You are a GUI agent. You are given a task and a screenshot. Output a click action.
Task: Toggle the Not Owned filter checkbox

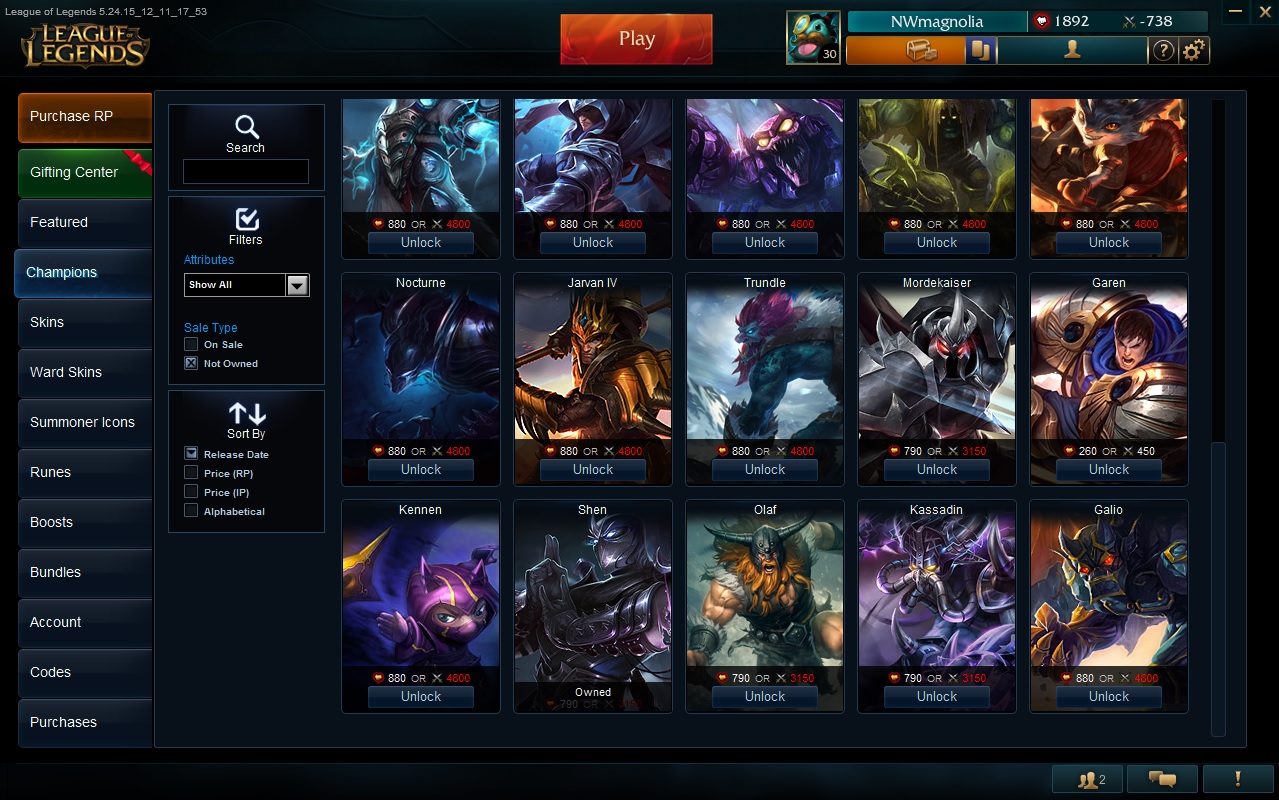(x=191, y=363)
